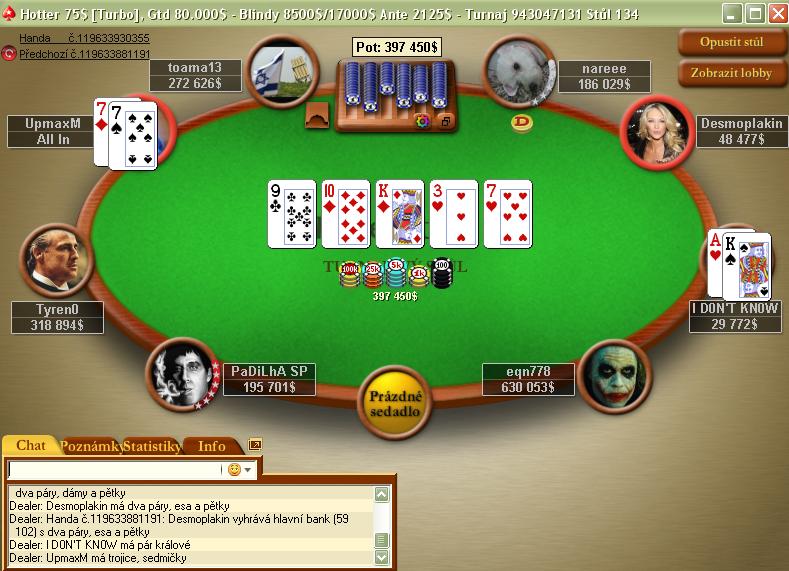Open the Statistiky tab
Image resolution: width=789 pixels, height=571 pixels.
[x=151, y=446]
